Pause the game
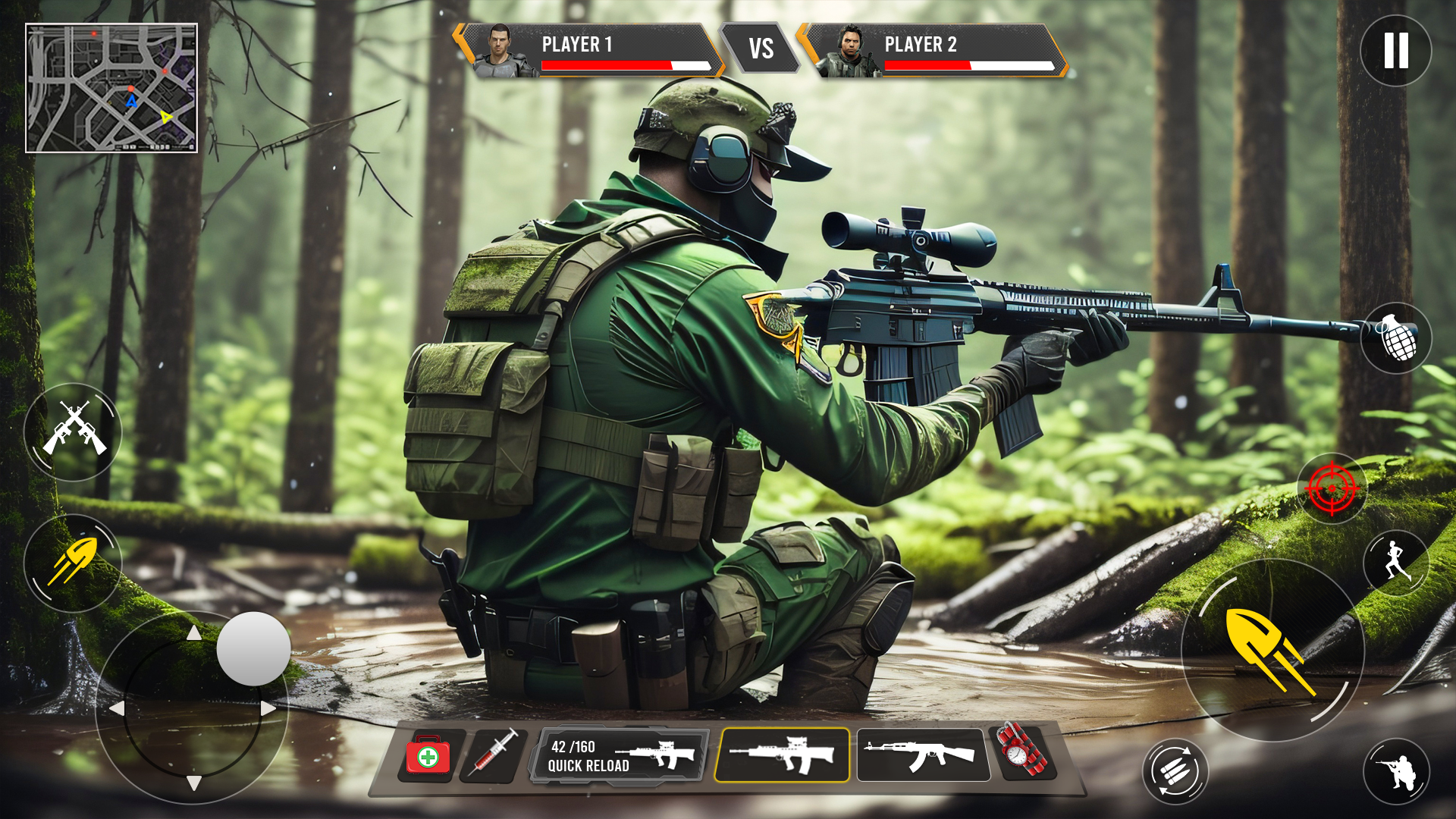This screenshot has width=1456, height=819. click(1395, 51)
